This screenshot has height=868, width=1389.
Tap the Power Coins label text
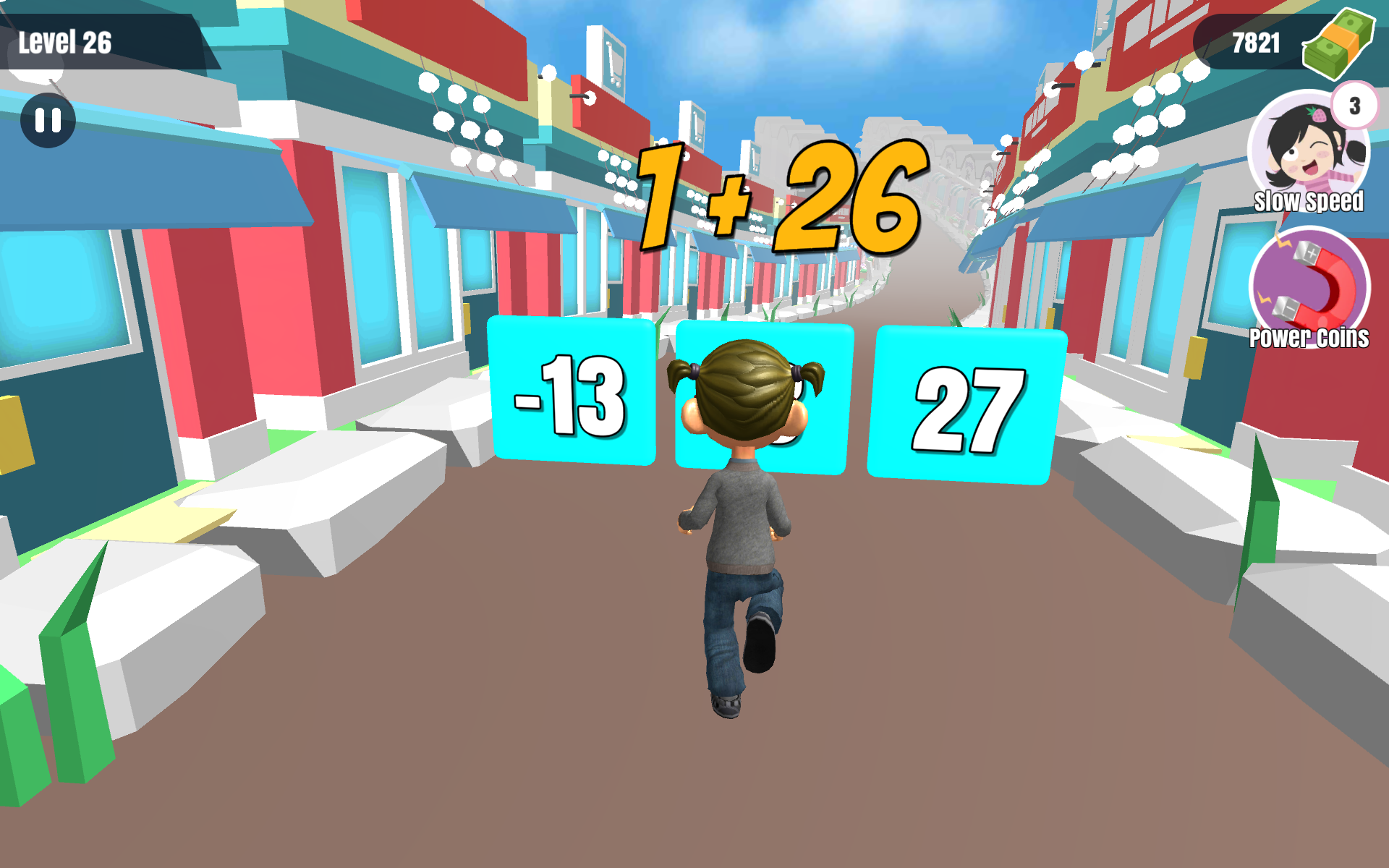tap(1308, 337)
